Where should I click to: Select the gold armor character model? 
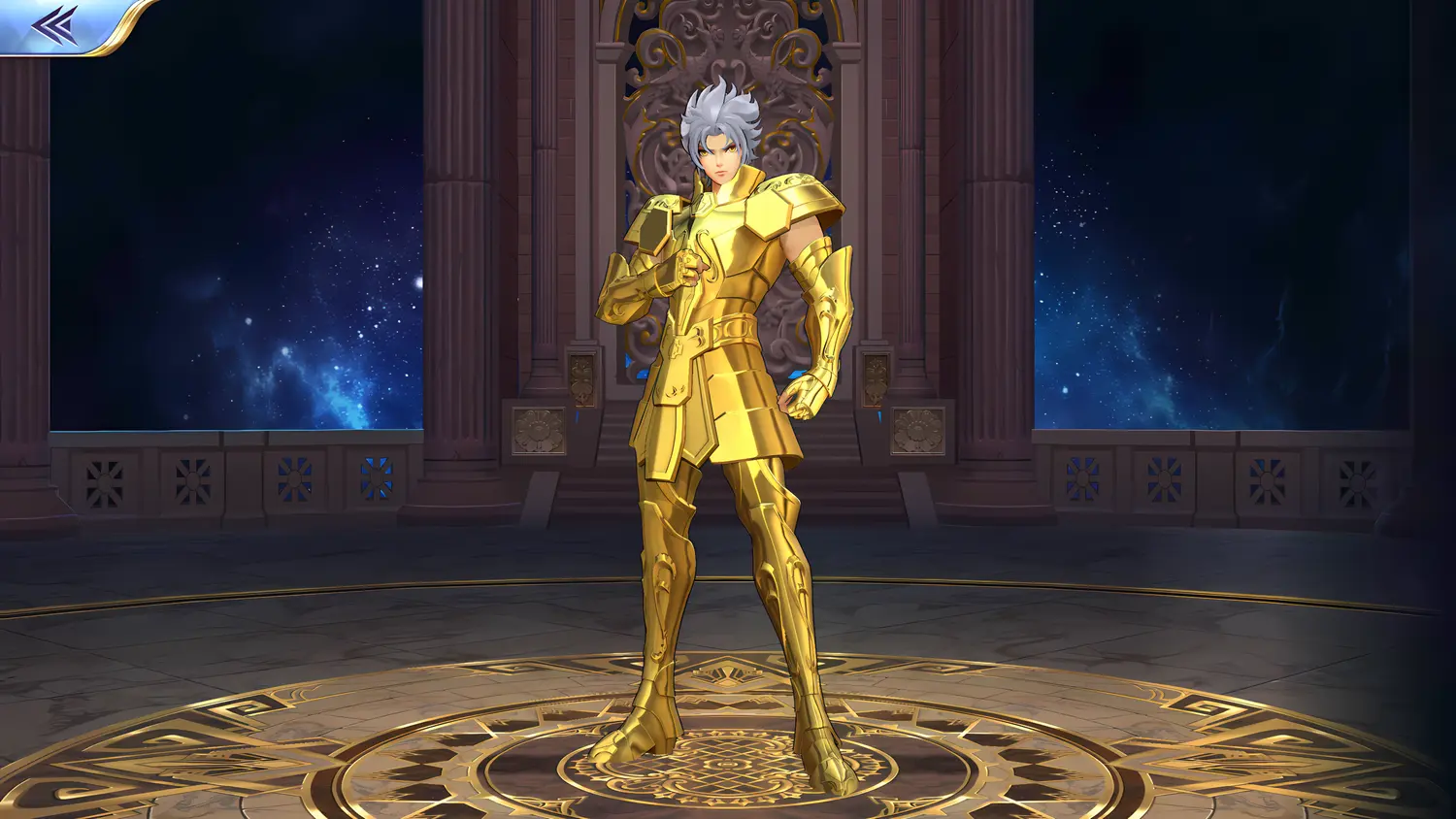point(733,388)
